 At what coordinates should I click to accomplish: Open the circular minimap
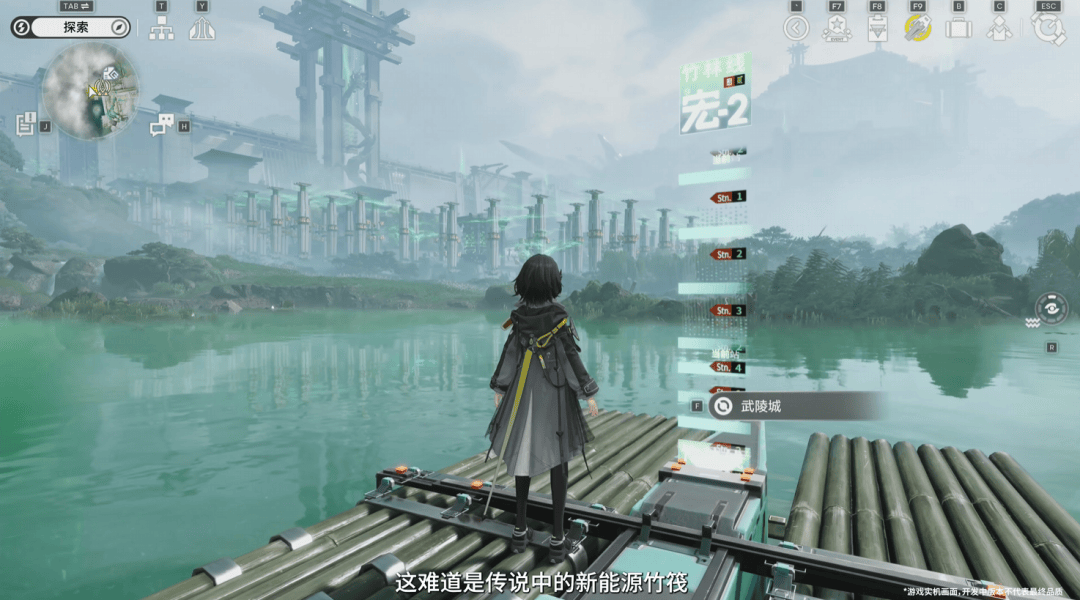tap(90, 91)
